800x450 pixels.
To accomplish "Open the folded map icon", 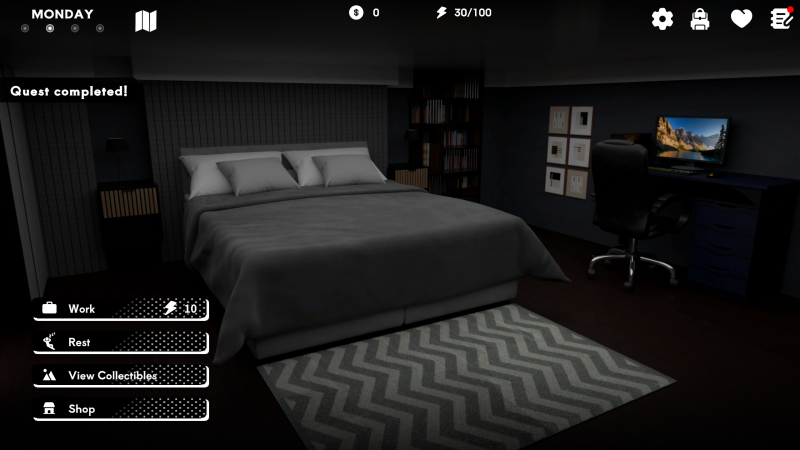I will click(146, 21).
